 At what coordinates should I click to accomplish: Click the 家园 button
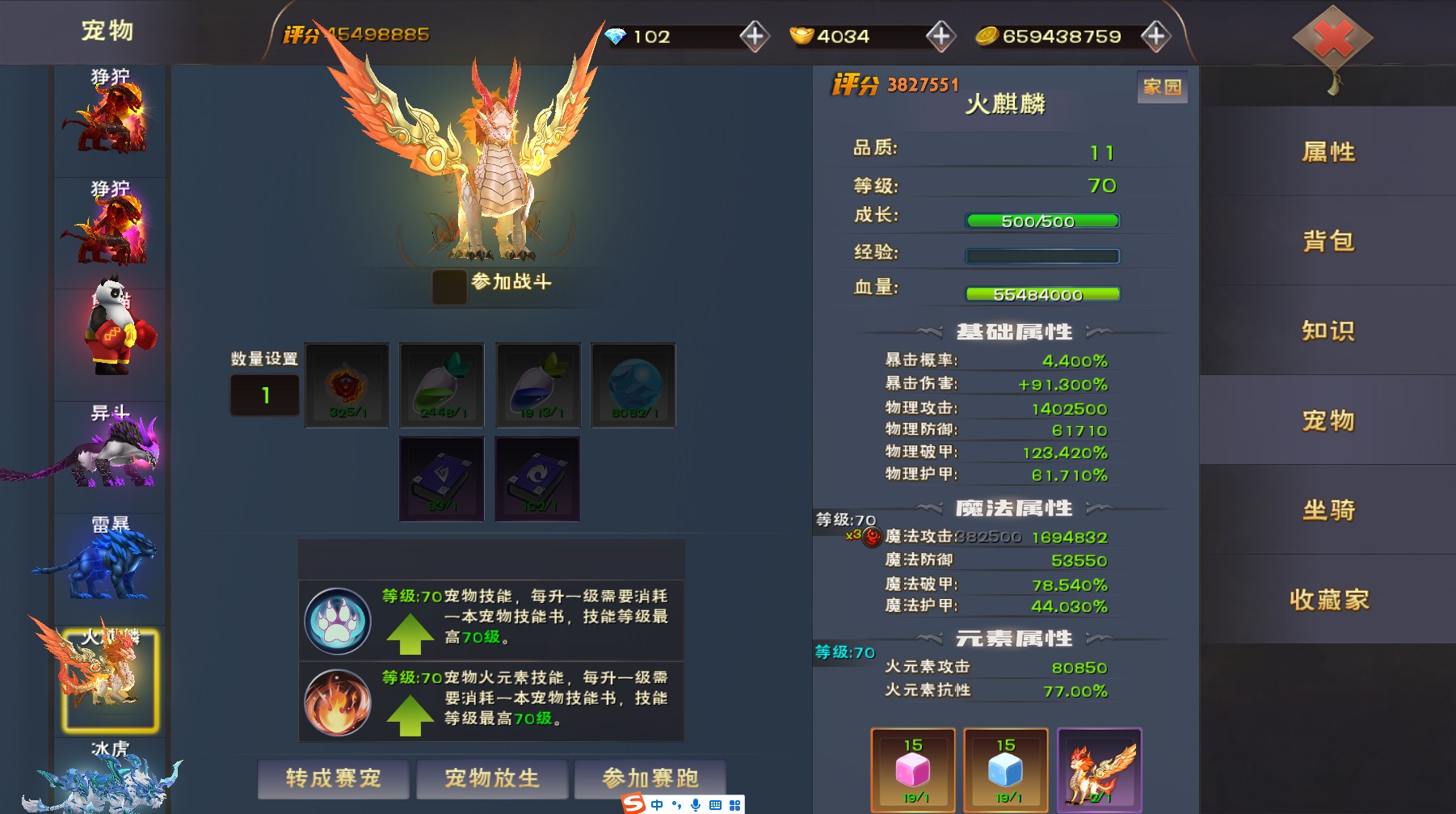[1162, 87]
